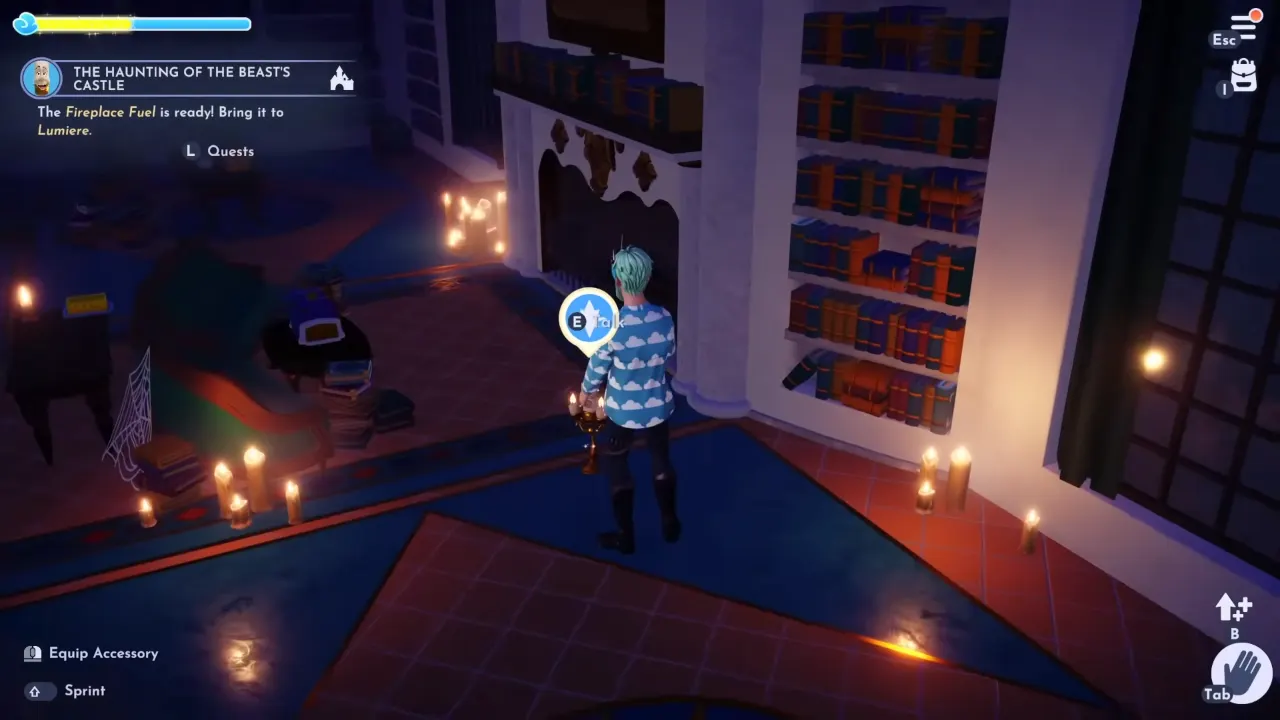Open the hamburger menu with notification dot

tap(1243, 25)
